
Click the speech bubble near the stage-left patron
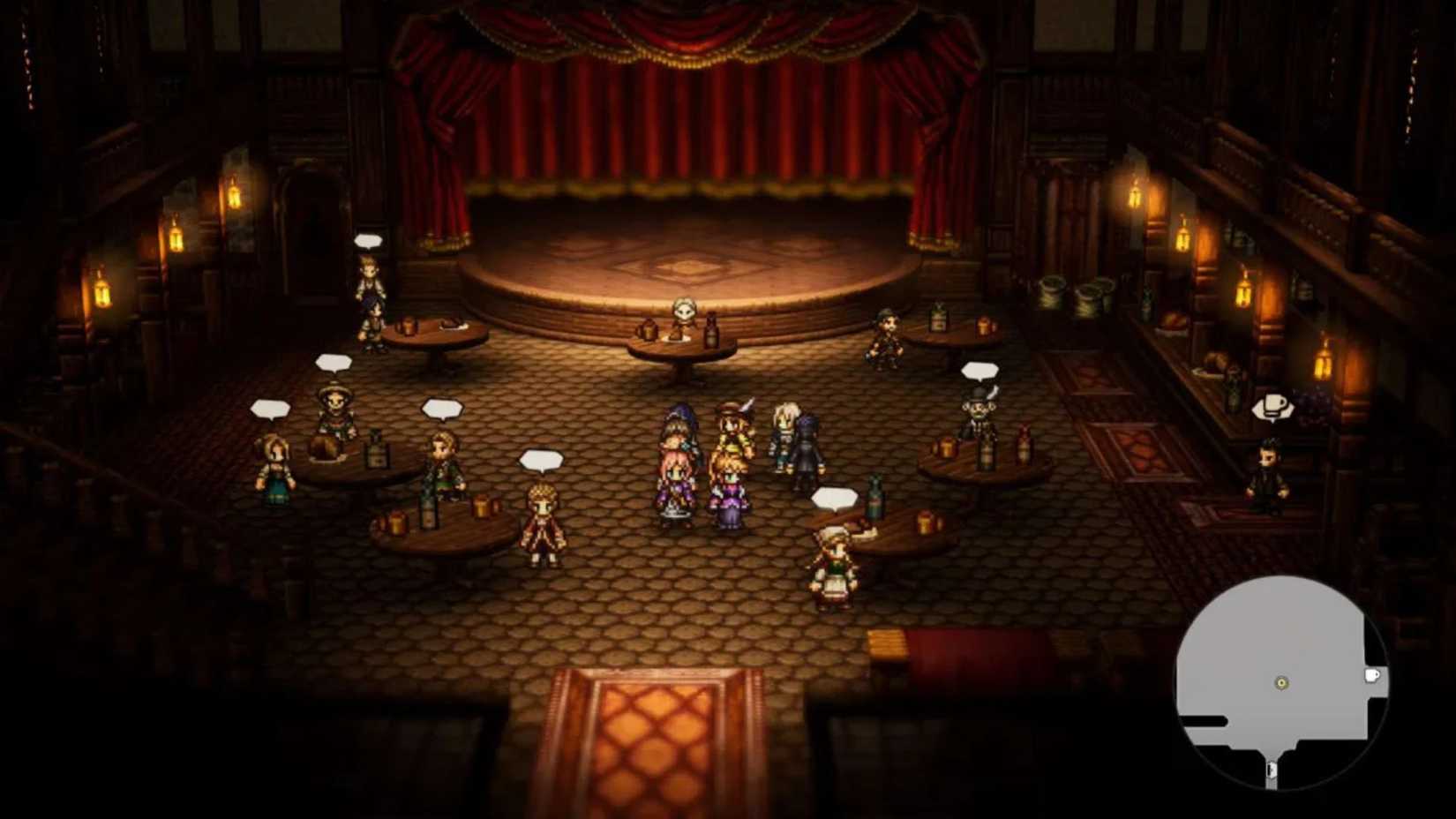tap(368, 239)
